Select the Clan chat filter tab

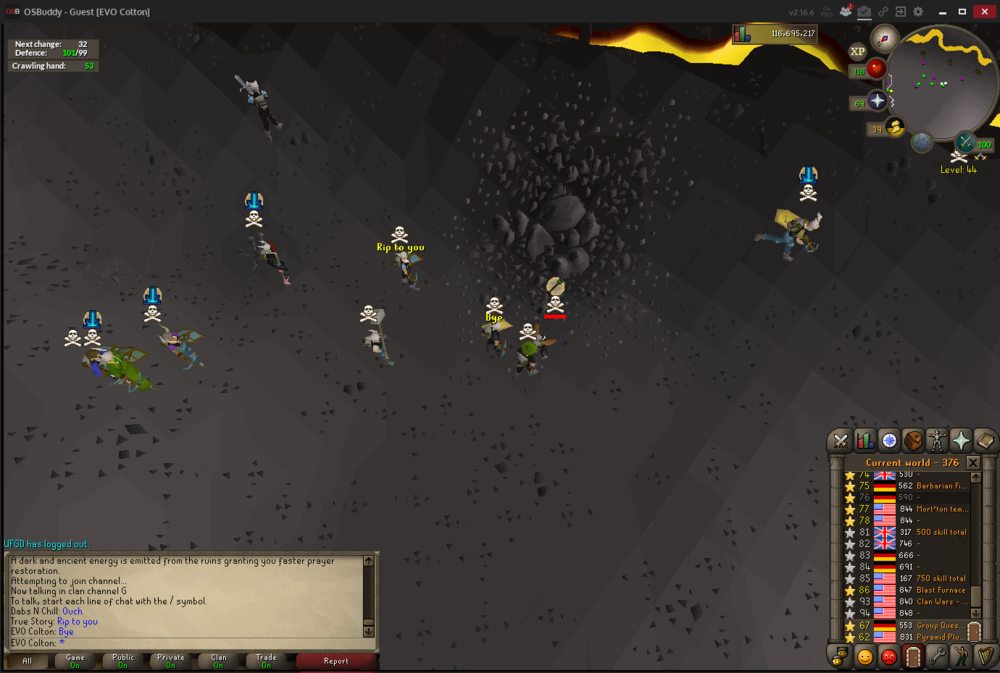coord(218,660)
